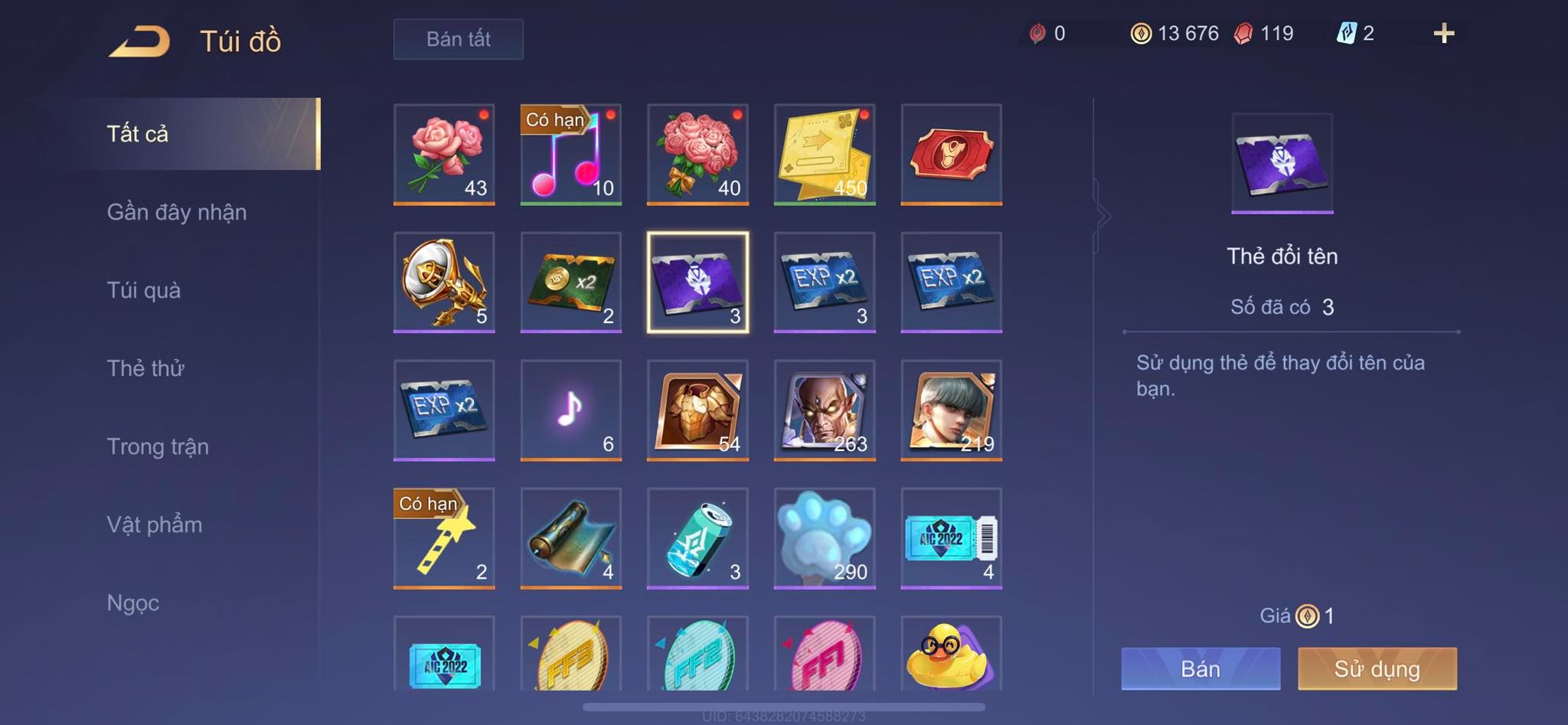This screenshot has height=725, width=1568.
Task: Select the green gold x2 card
Action: [570, 282]
